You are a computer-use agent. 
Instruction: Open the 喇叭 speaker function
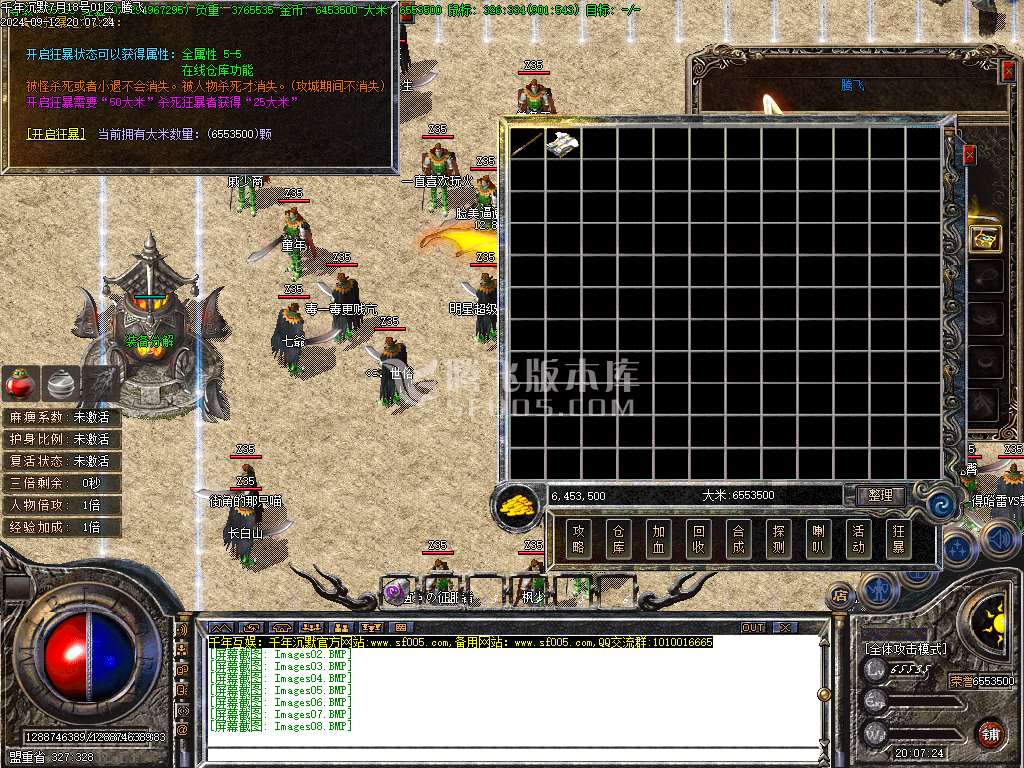[x=817, y=539]
